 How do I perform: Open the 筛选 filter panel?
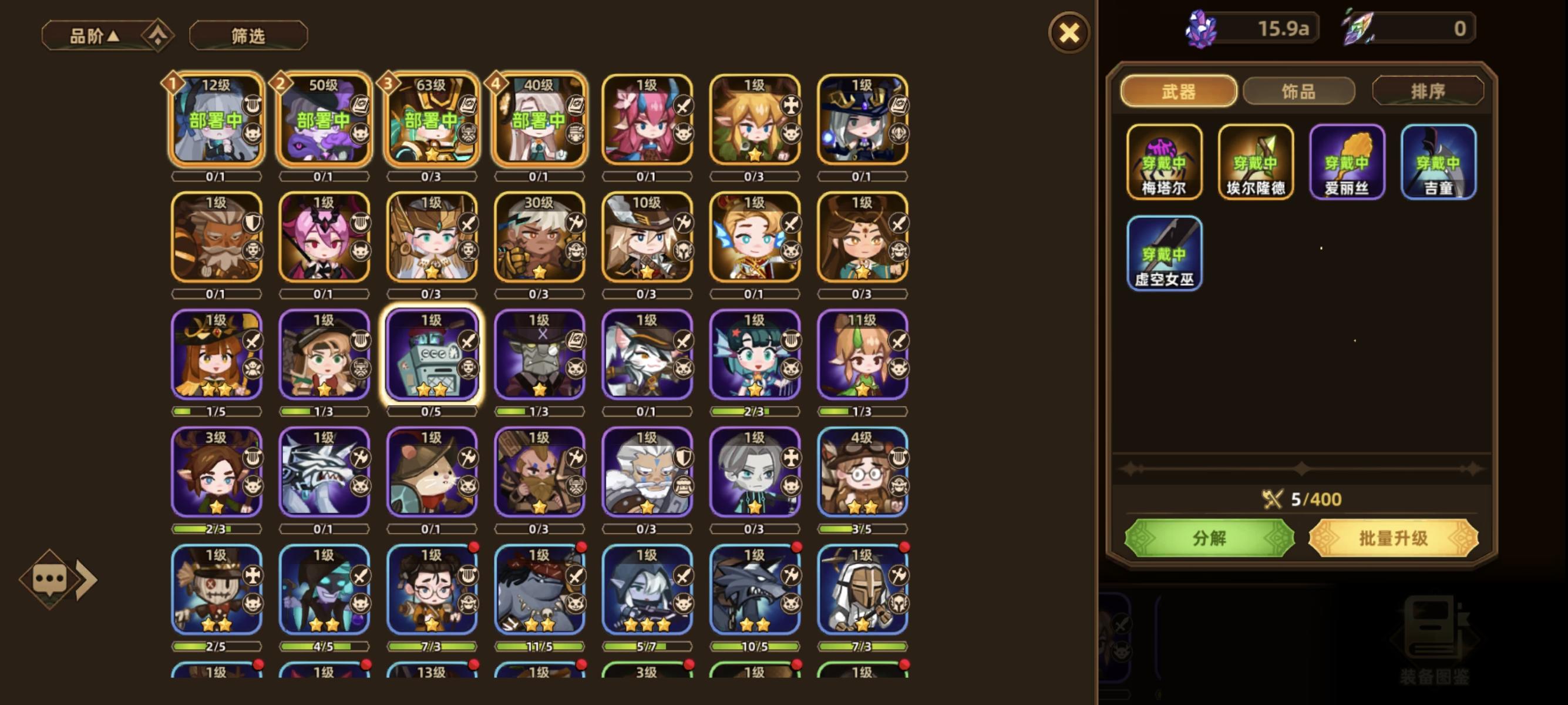[247, 35]
